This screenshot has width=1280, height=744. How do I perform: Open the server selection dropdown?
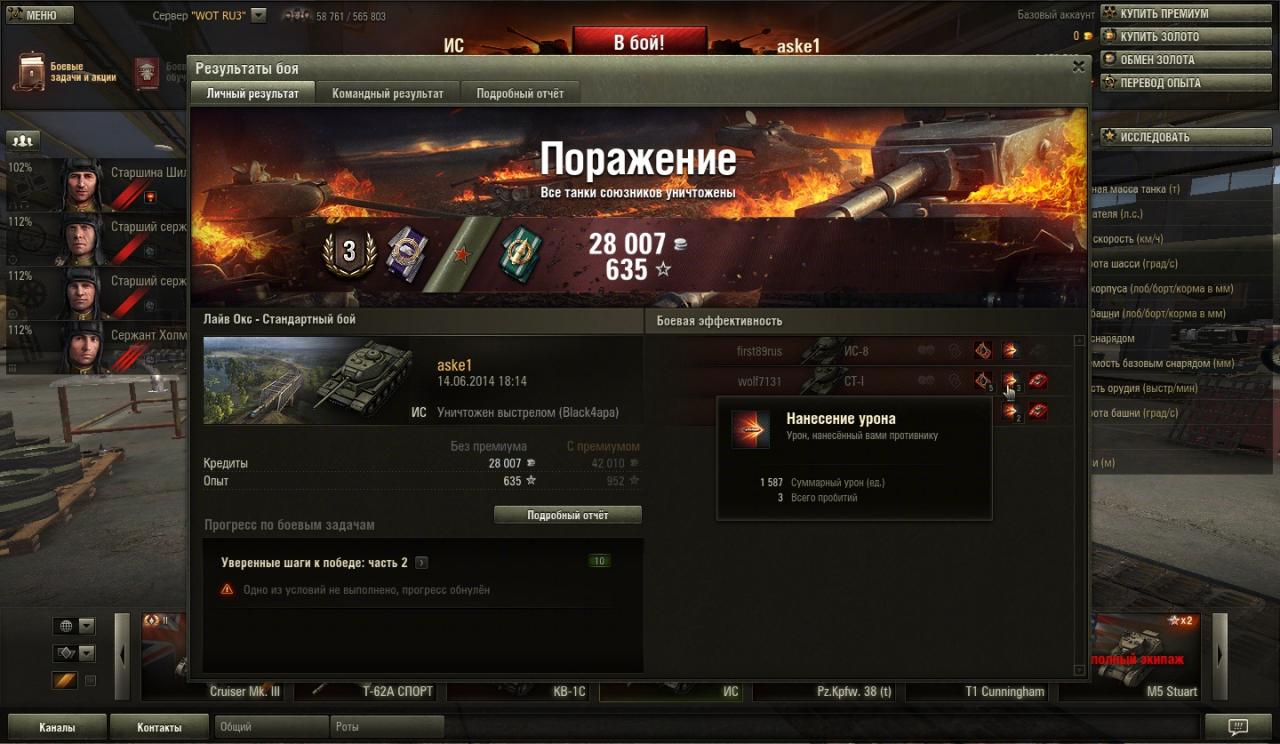(x=259, y=16)
